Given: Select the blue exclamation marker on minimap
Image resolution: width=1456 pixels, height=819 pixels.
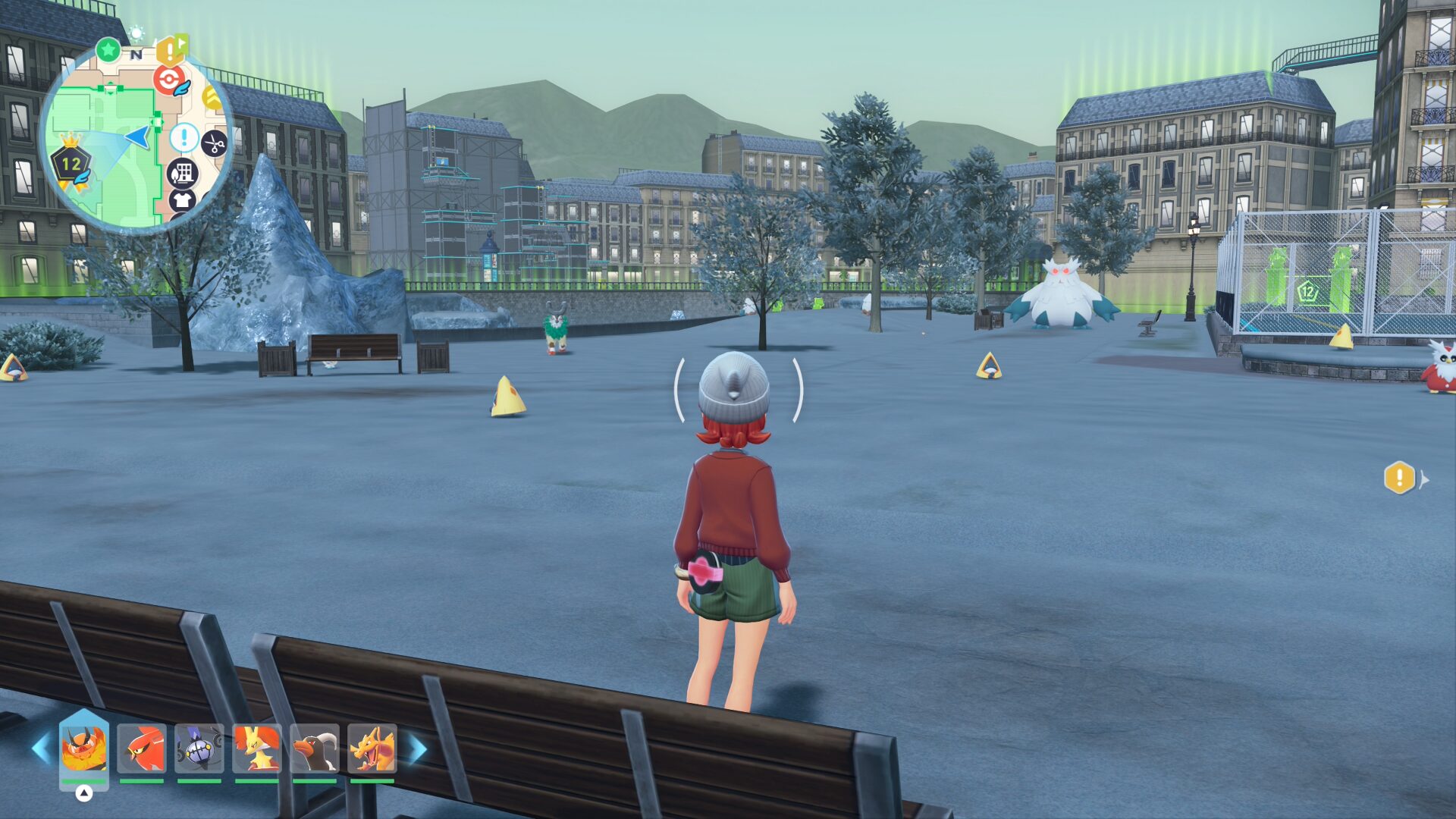Looking at the screenshot, I should (184, 138).
